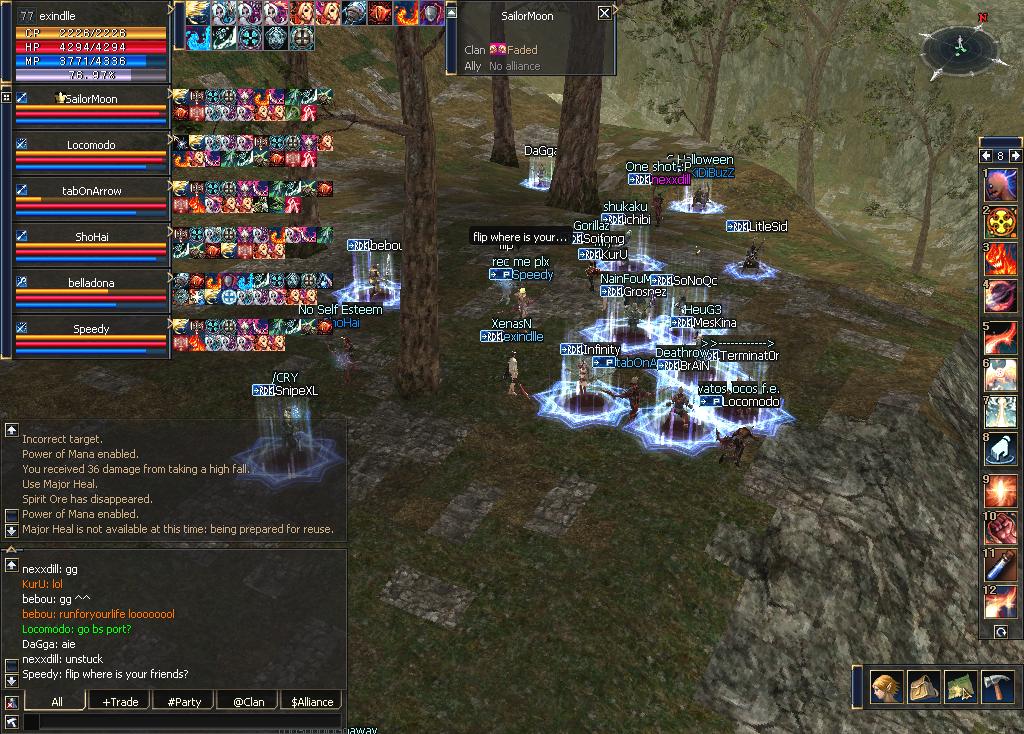Open the world map icon

point(960,687)
